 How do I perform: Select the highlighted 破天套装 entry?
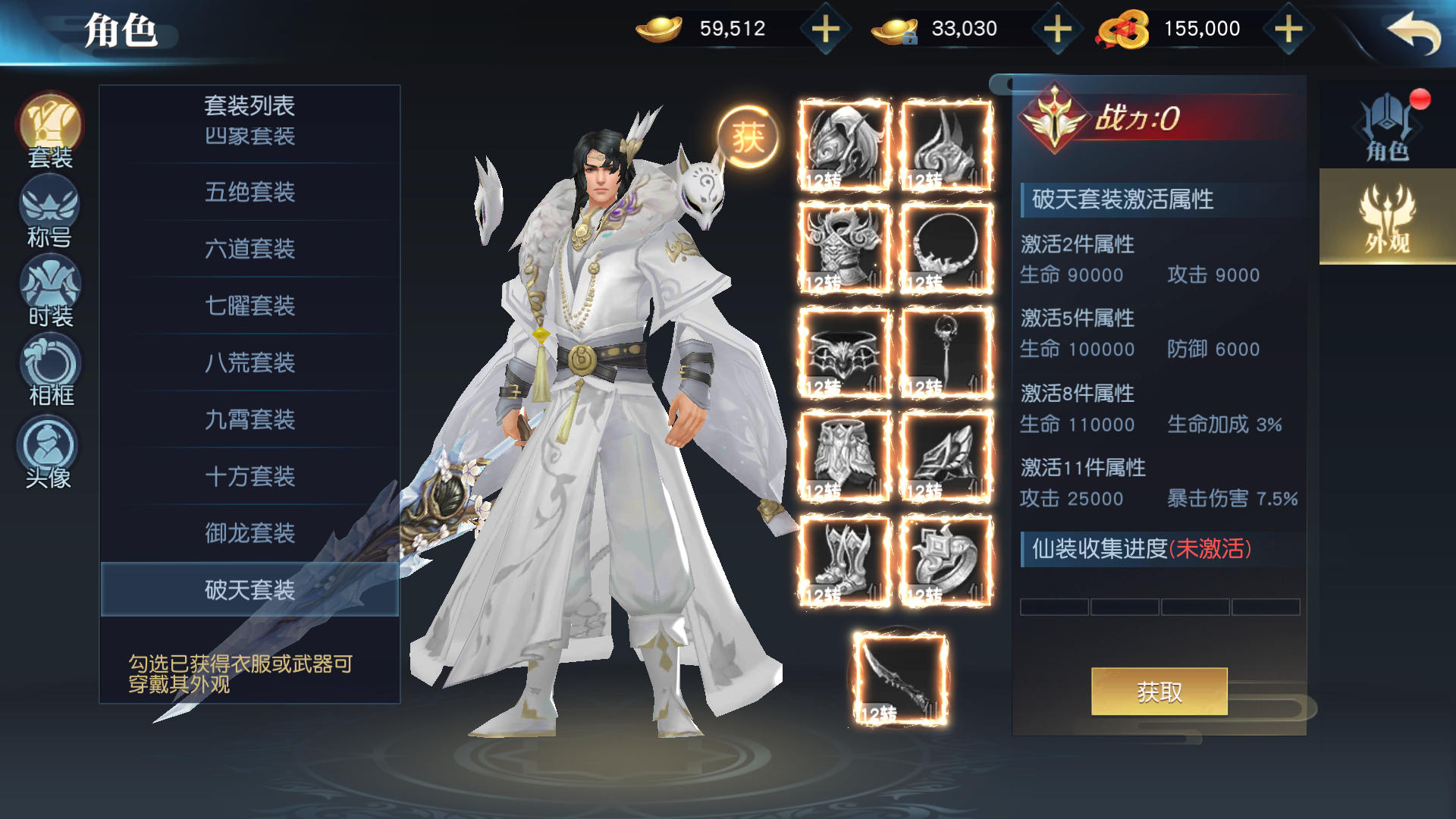click(x=249, y=589)
